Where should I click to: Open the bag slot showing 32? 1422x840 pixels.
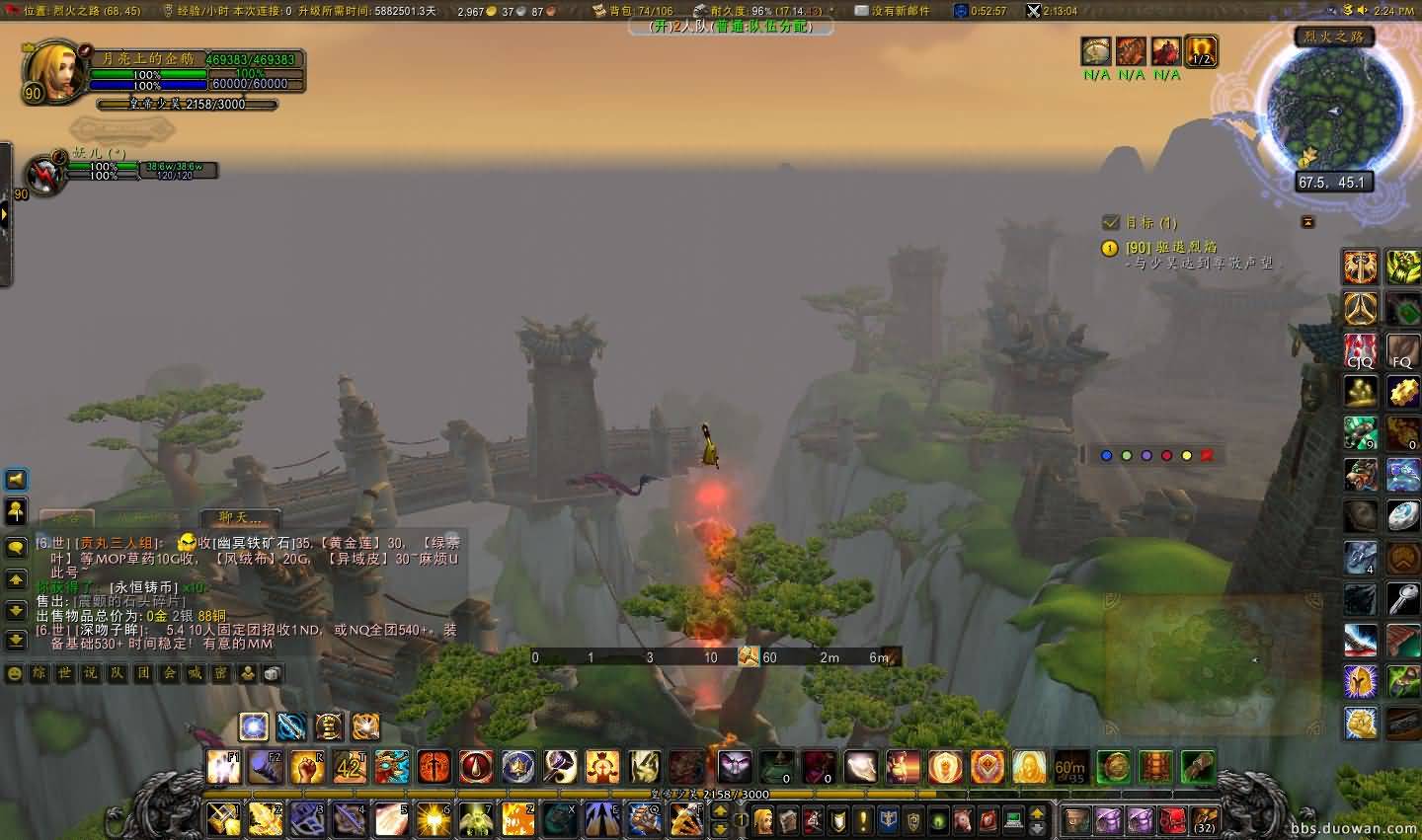click(x=1203, y=819)
